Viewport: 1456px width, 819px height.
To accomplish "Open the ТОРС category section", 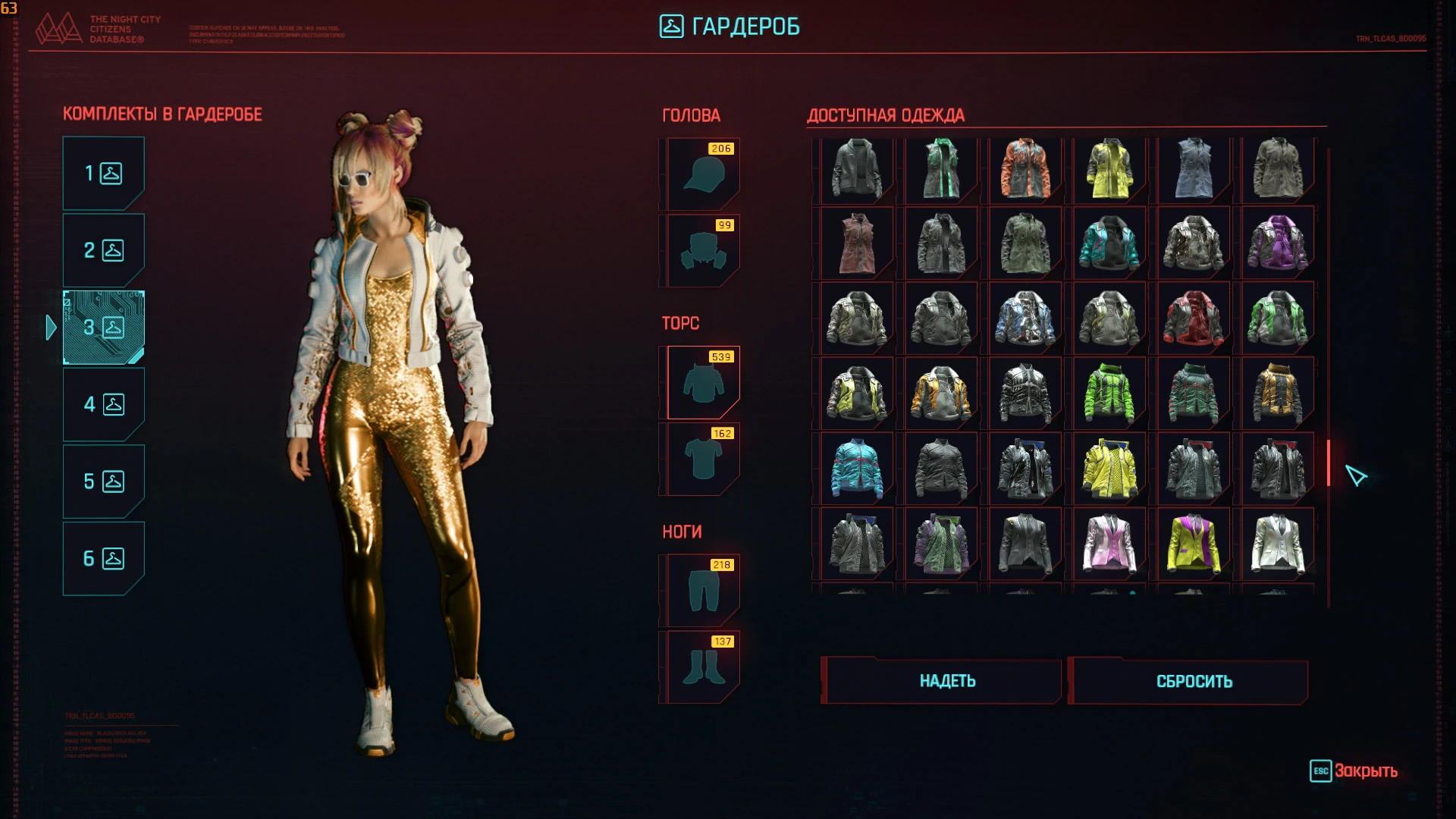I will [x=682, y=322].
